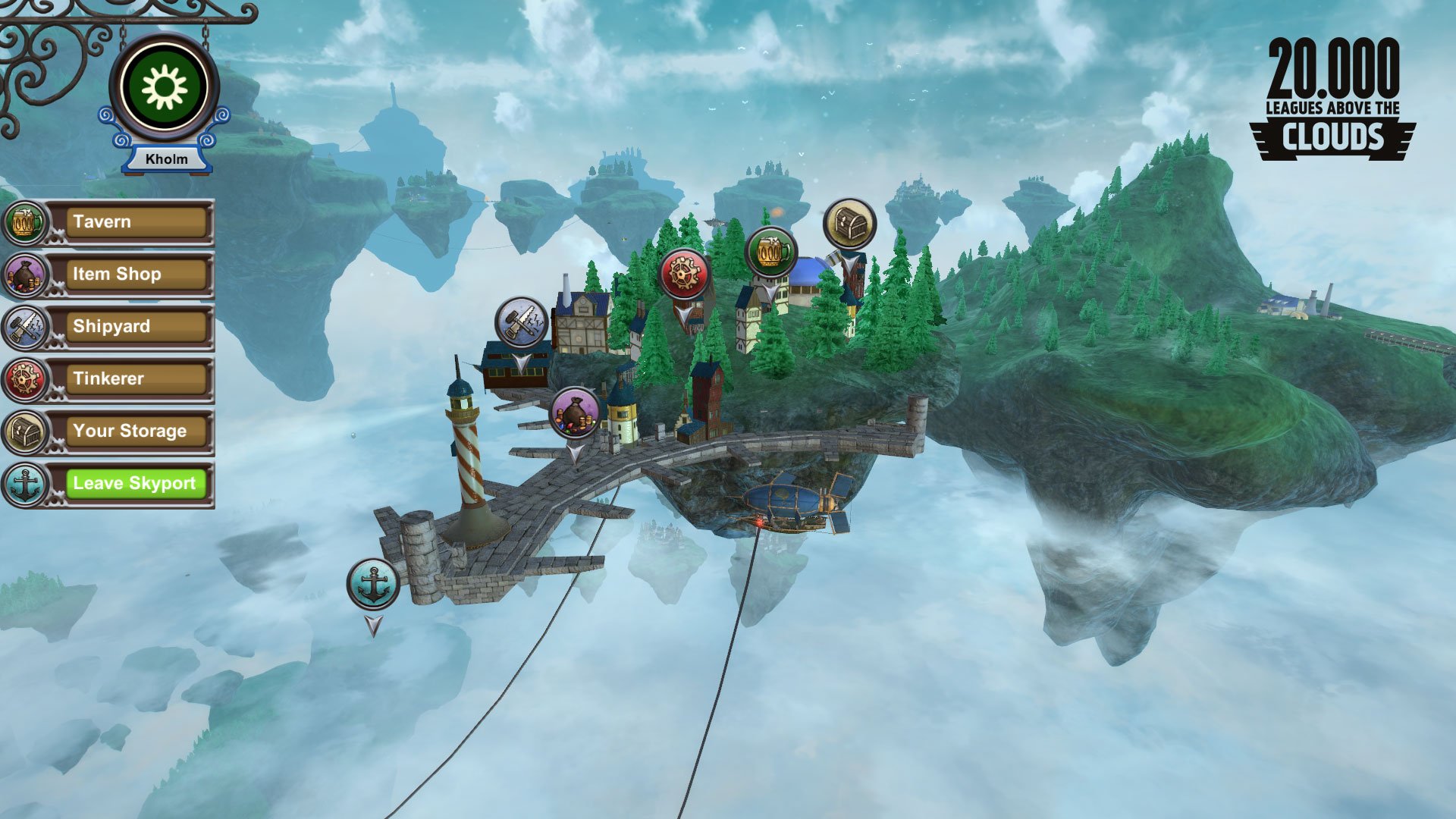
Task: Click the red gear icon beside Tinkerer
Action: [x=25, y=378]
